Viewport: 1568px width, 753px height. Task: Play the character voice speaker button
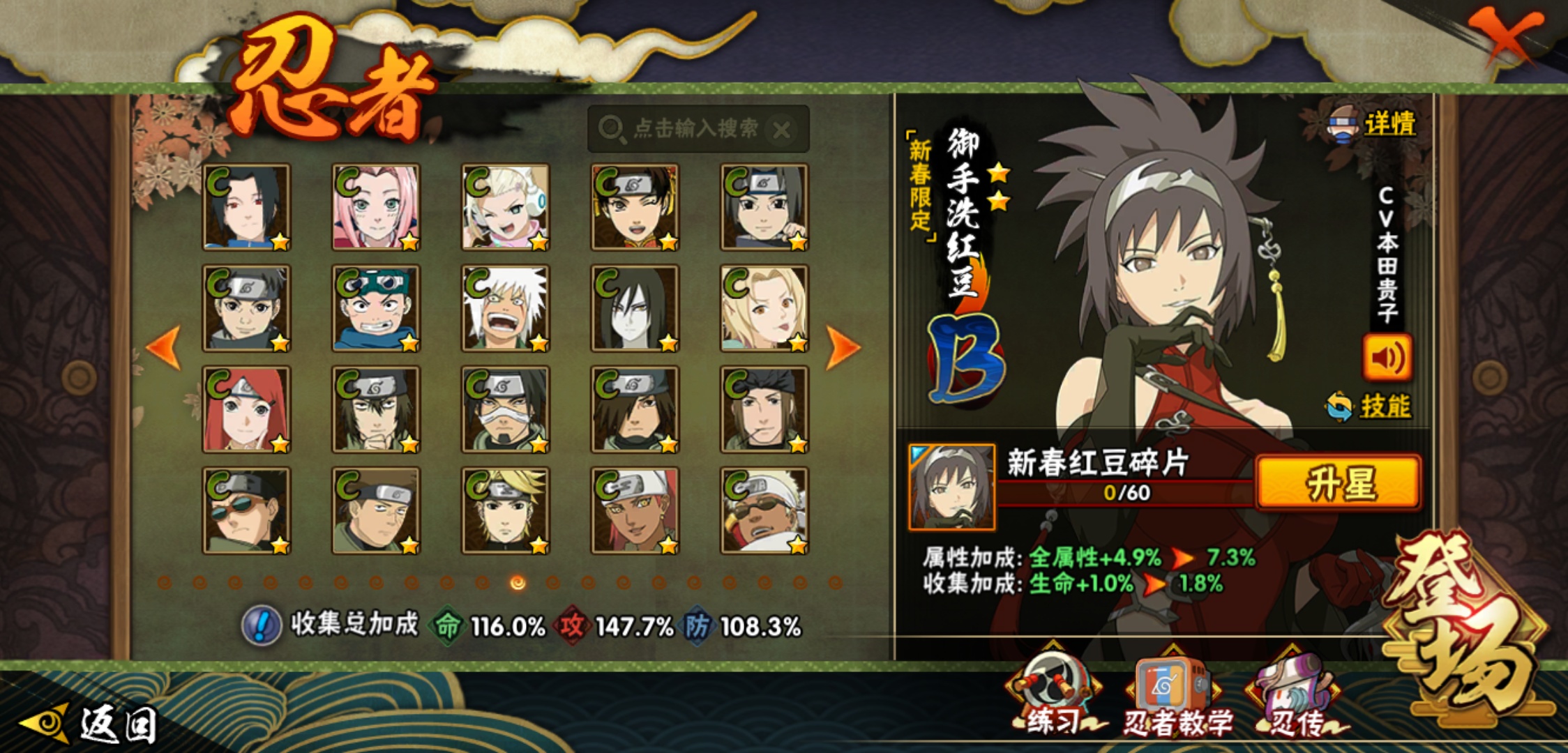(x=1387, y=358)
